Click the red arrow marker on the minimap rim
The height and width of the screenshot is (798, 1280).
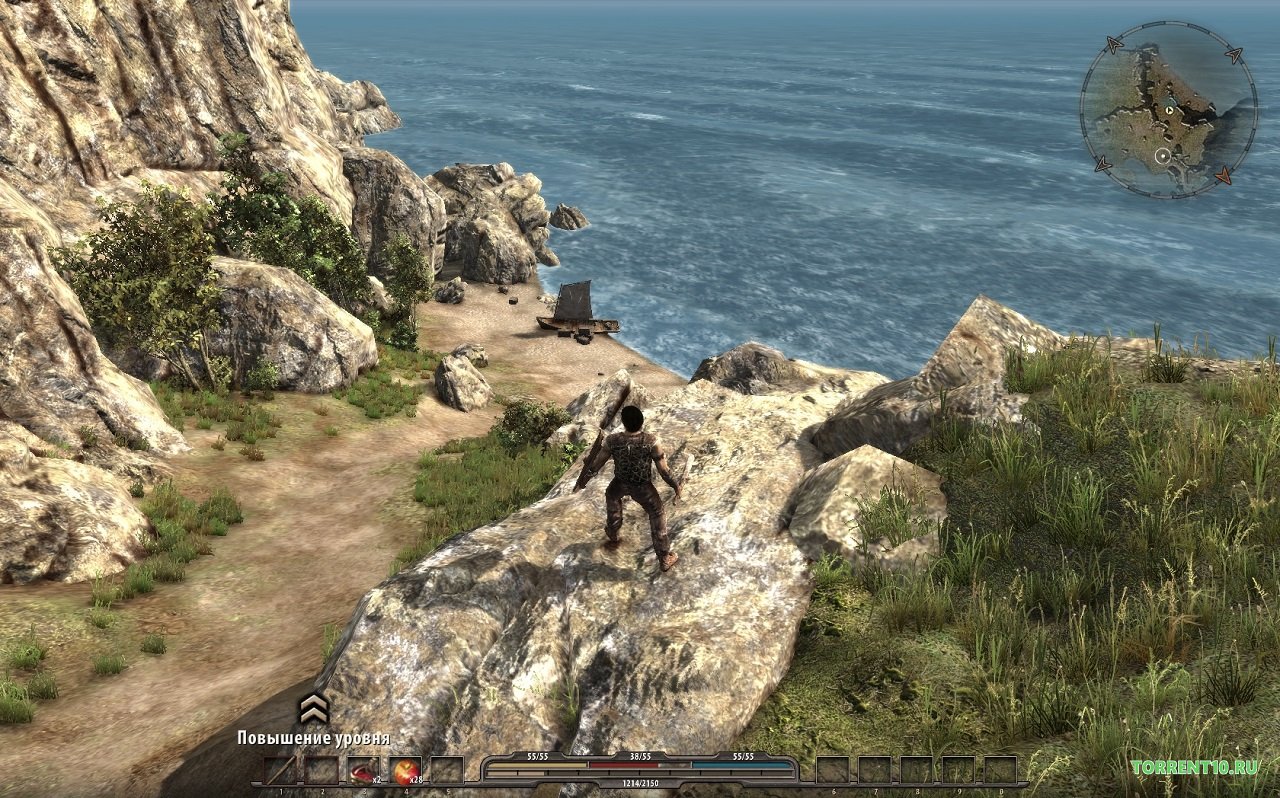click(1223, 176)
